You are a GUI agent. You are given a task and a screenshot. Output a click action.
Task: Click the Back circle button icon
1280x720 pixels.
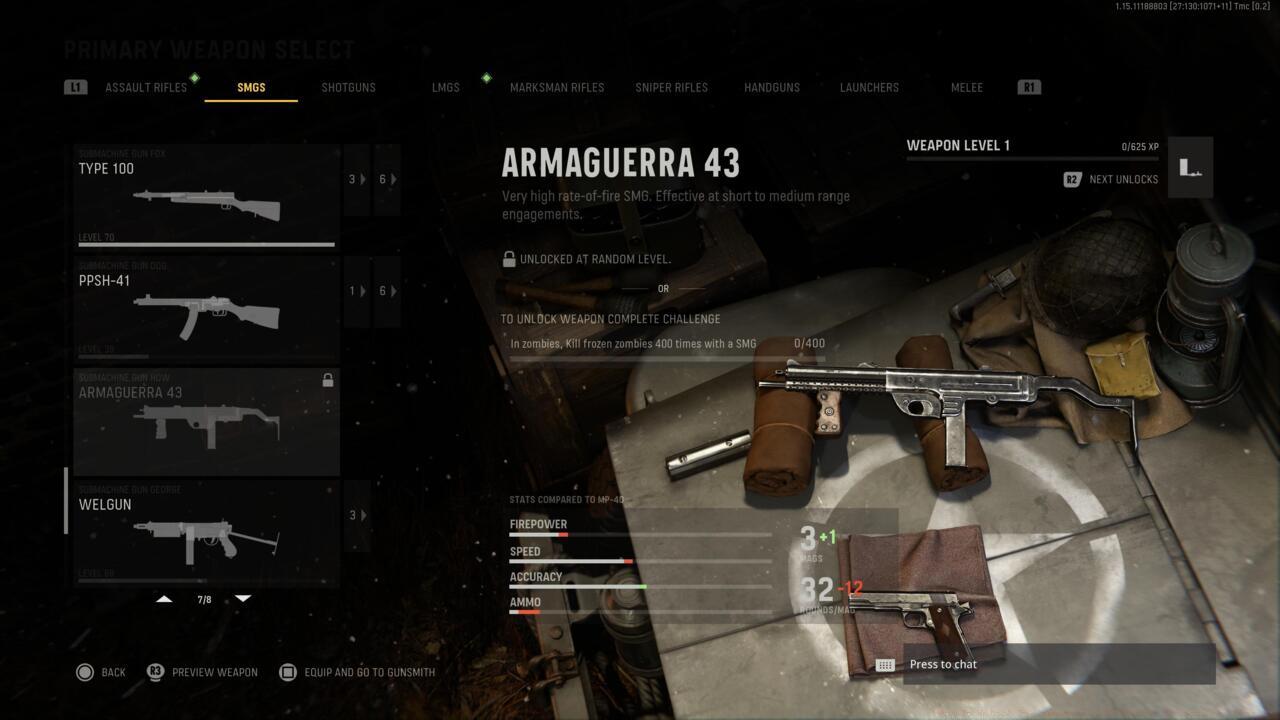click(x=87, y=672)
